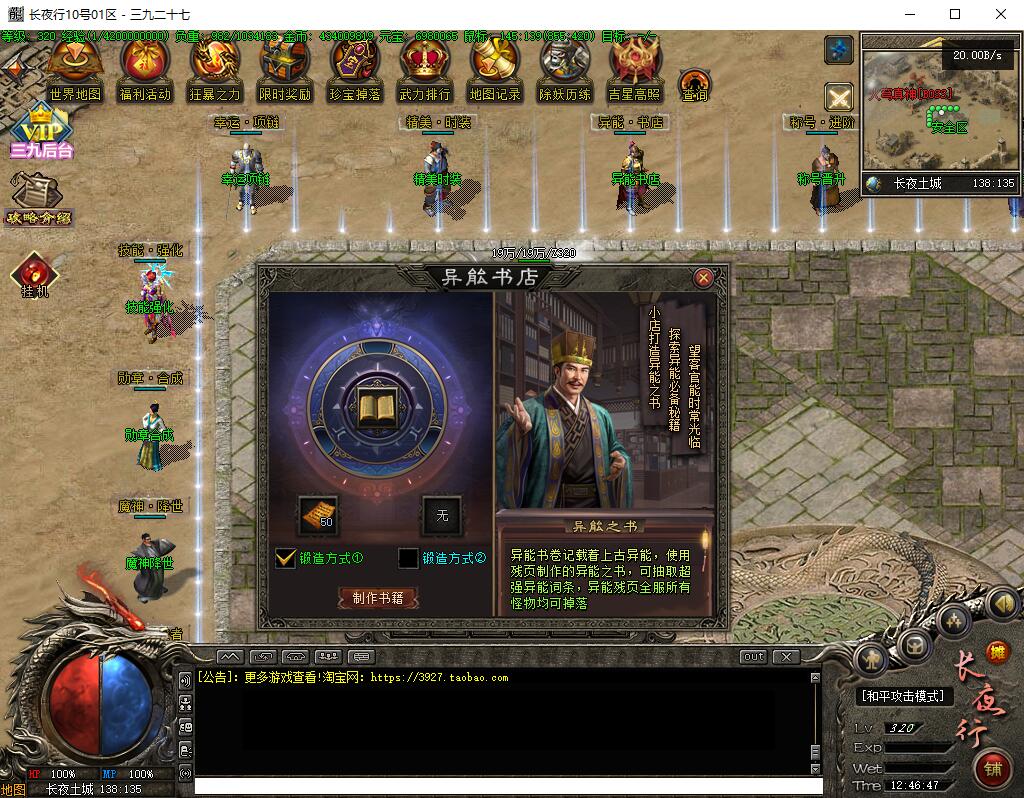The width and height of the screenshot is (1024, 798).
Task: Open the VIP 三九后台 panel
Action: click(x=41, y=132)
